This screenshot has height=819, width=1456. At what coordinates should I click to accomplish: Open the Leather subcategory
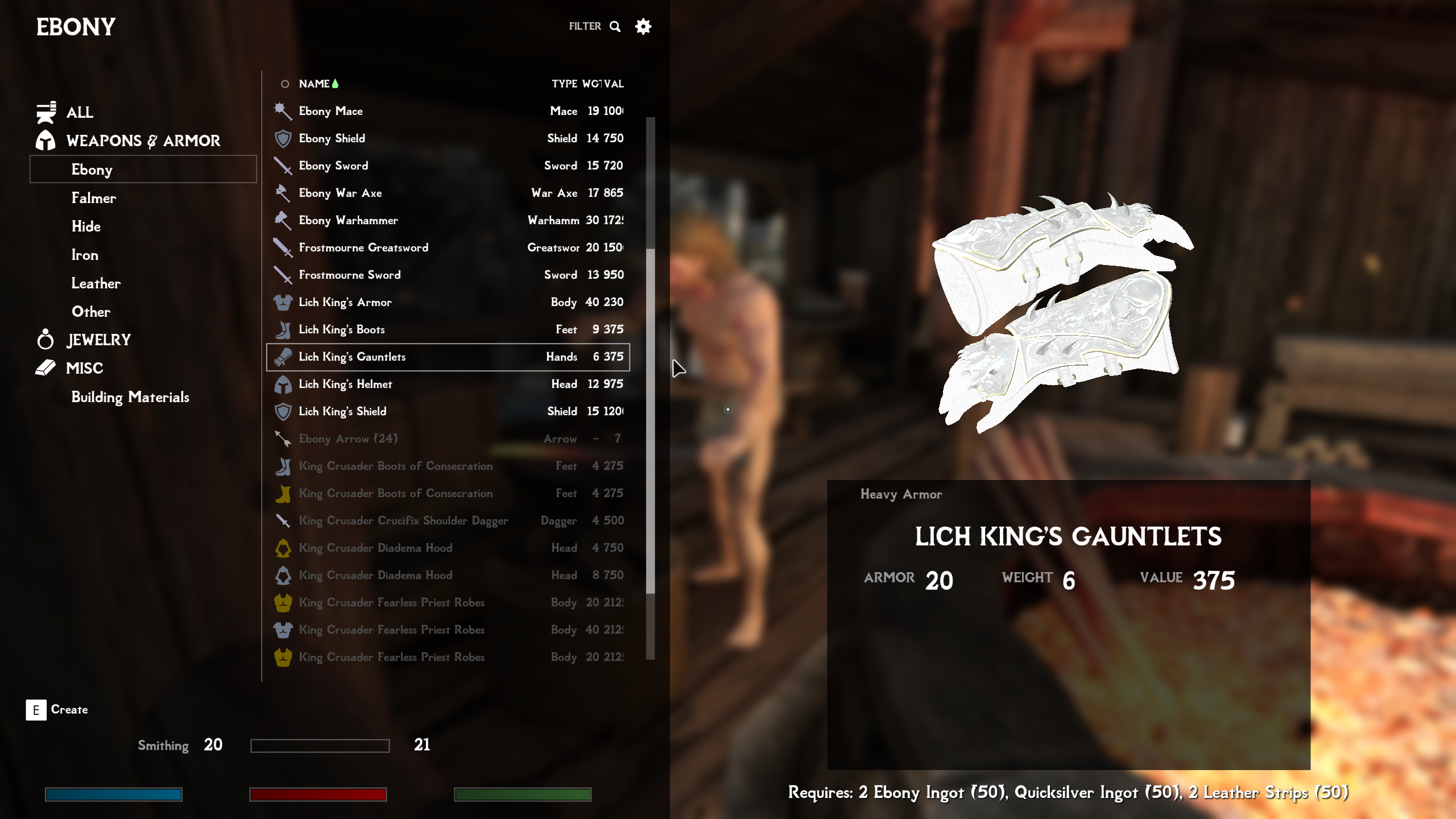(x=96, y=283)
